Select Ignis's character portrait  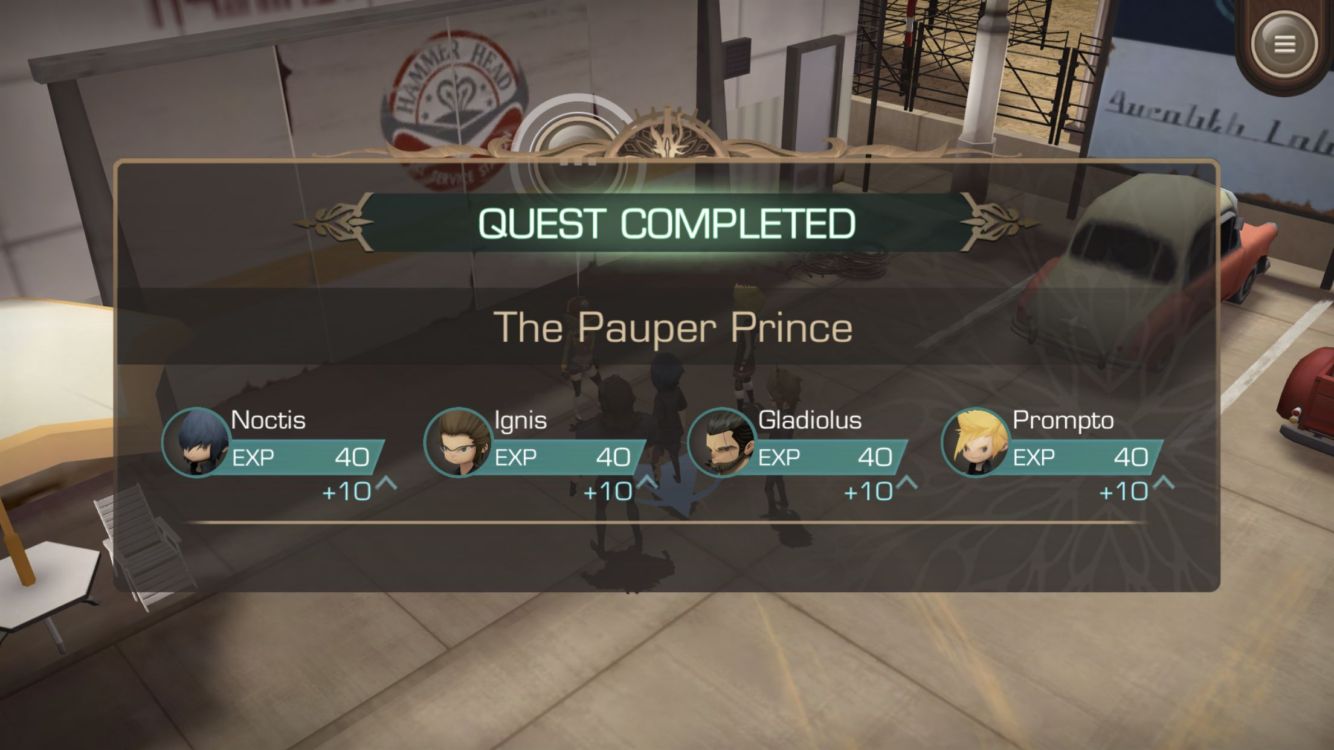tap(458, 442)
